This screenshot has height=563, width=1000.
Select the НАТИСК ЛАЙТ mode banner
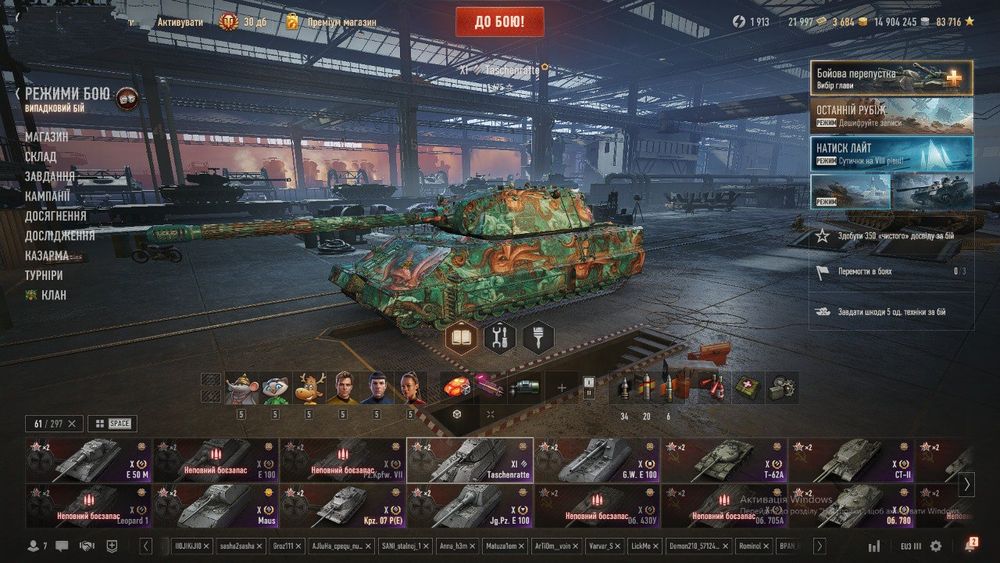(891, 153)
